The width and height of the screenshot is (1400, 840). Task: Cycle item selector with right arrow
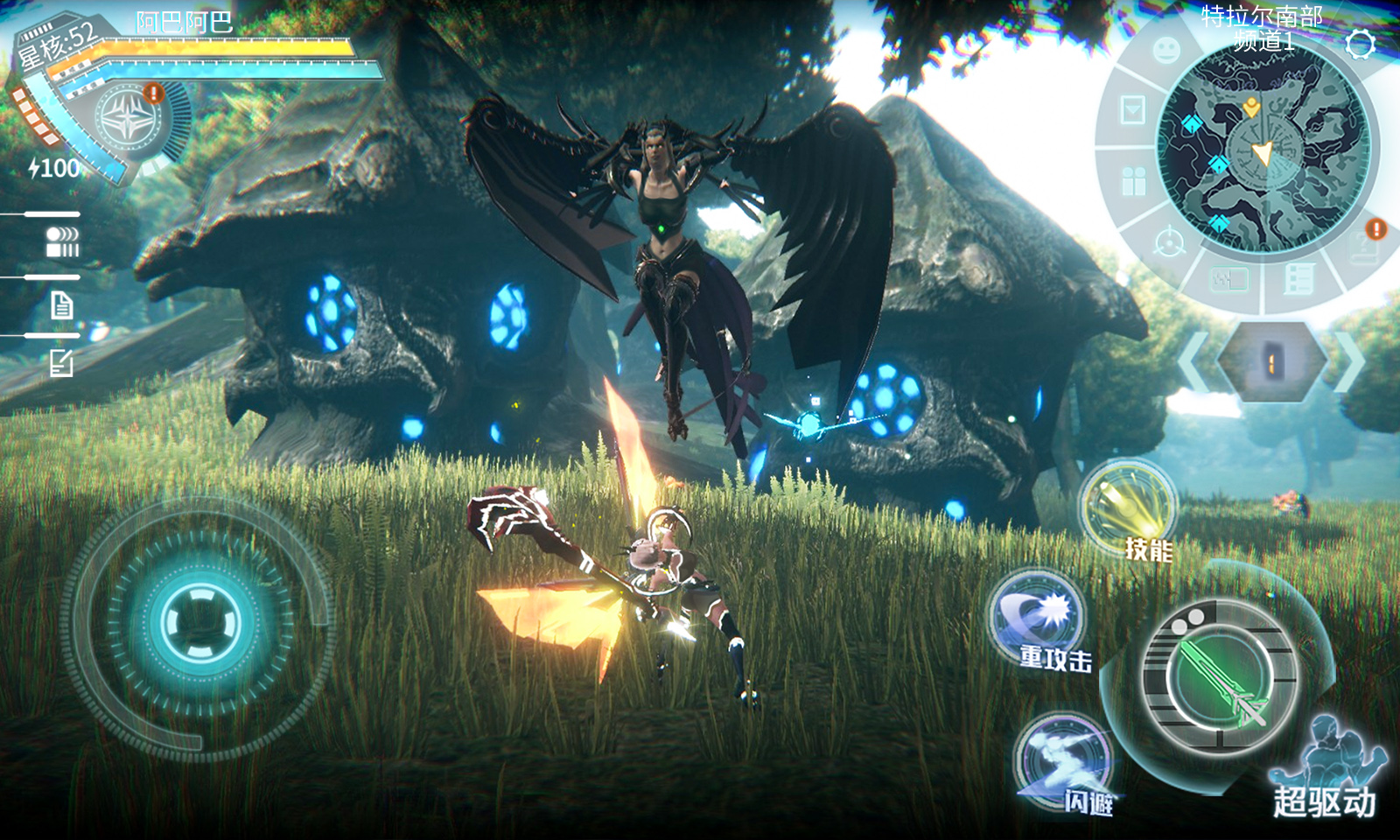point(1349,360)
